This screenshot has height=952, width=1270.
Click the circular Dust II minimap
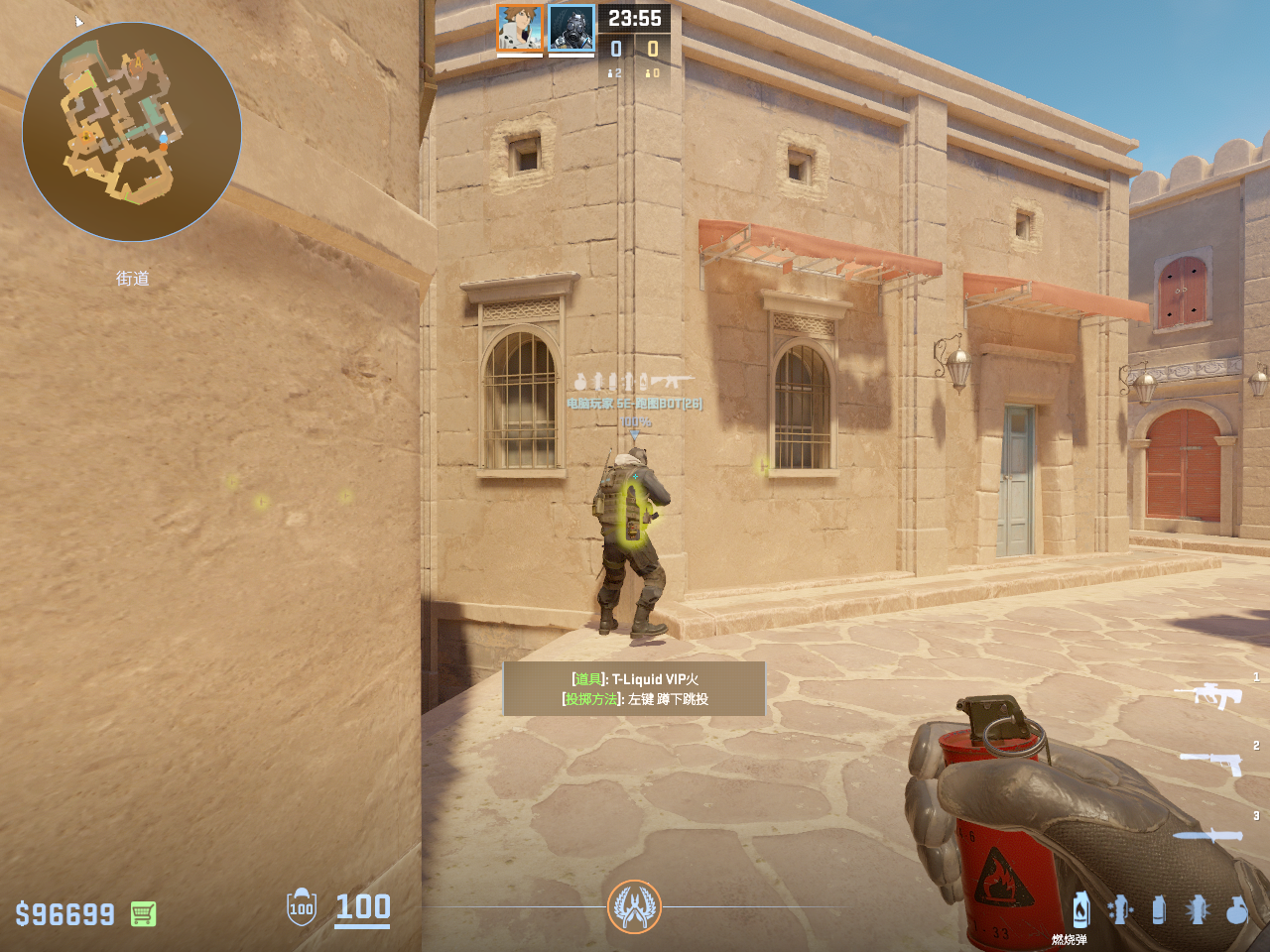pos(132,132)
